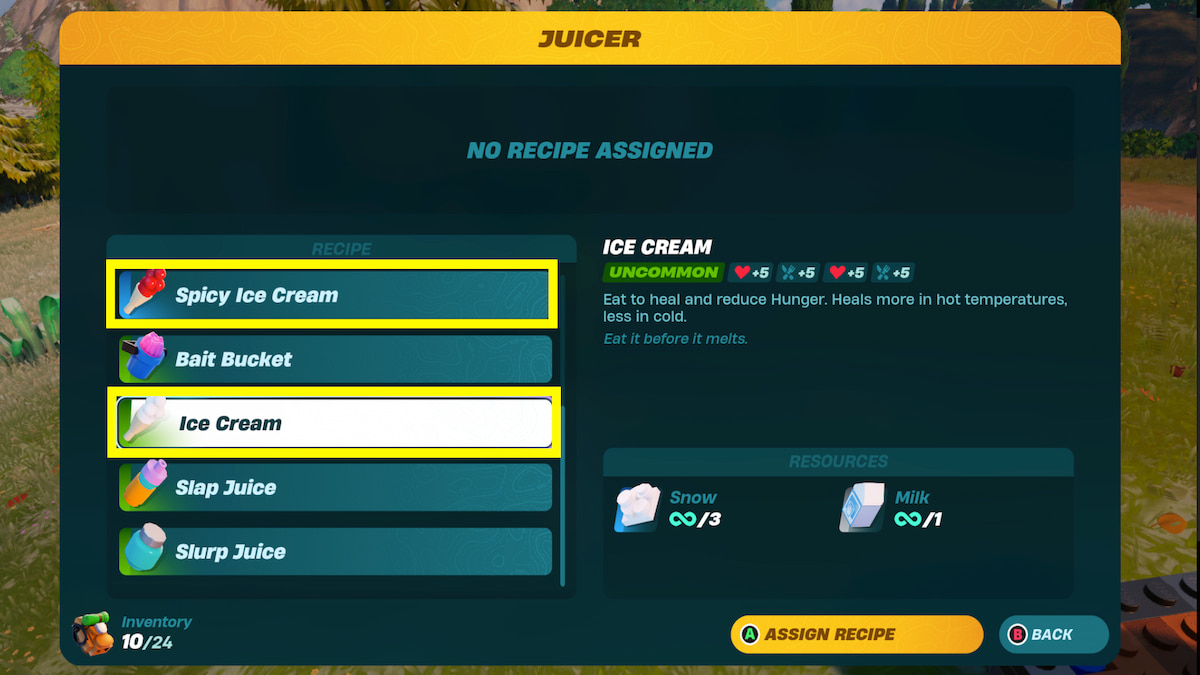Click the Assign Recipe button
Screen dimensions: 1200x675
pos(856,634)
